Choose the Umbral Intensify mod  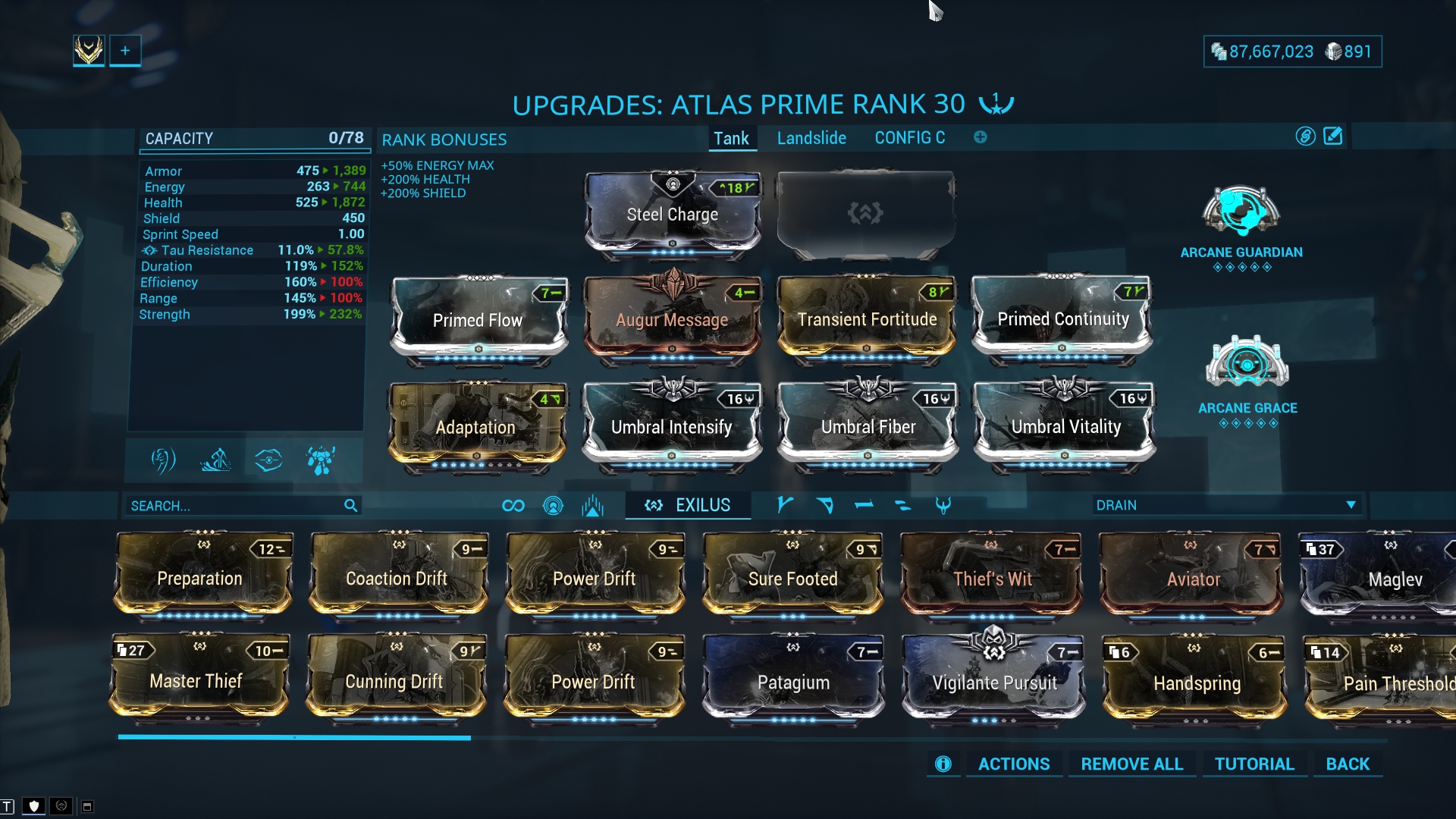672,426
